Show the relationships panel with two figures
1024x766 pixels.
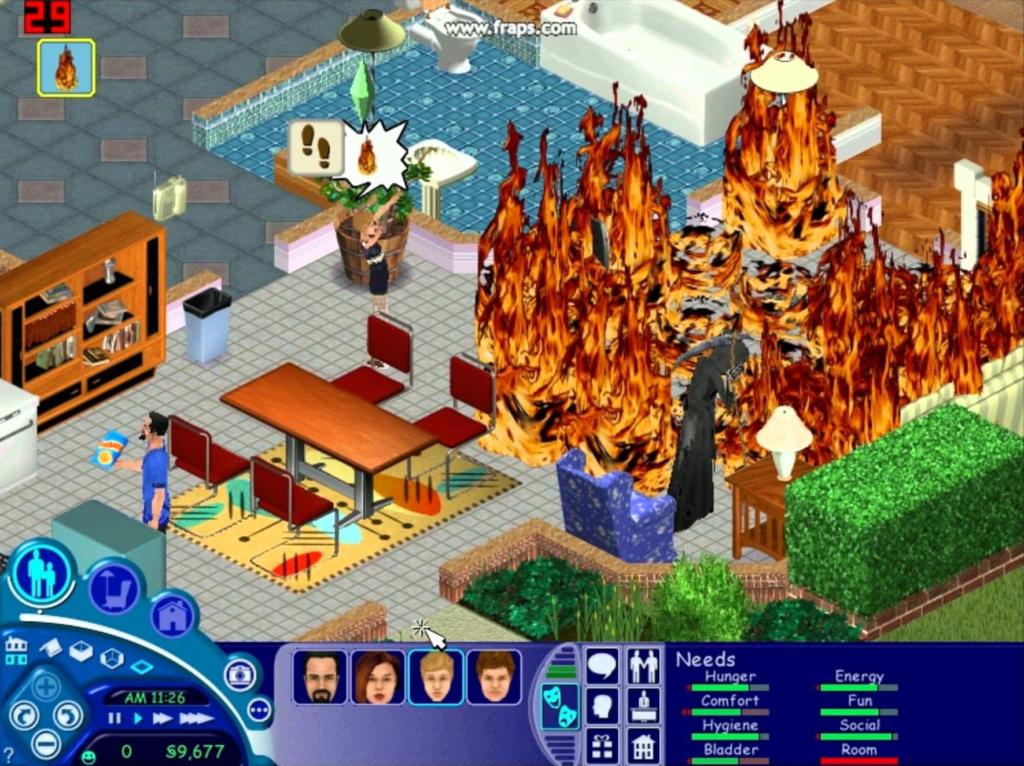pos(642,664)
